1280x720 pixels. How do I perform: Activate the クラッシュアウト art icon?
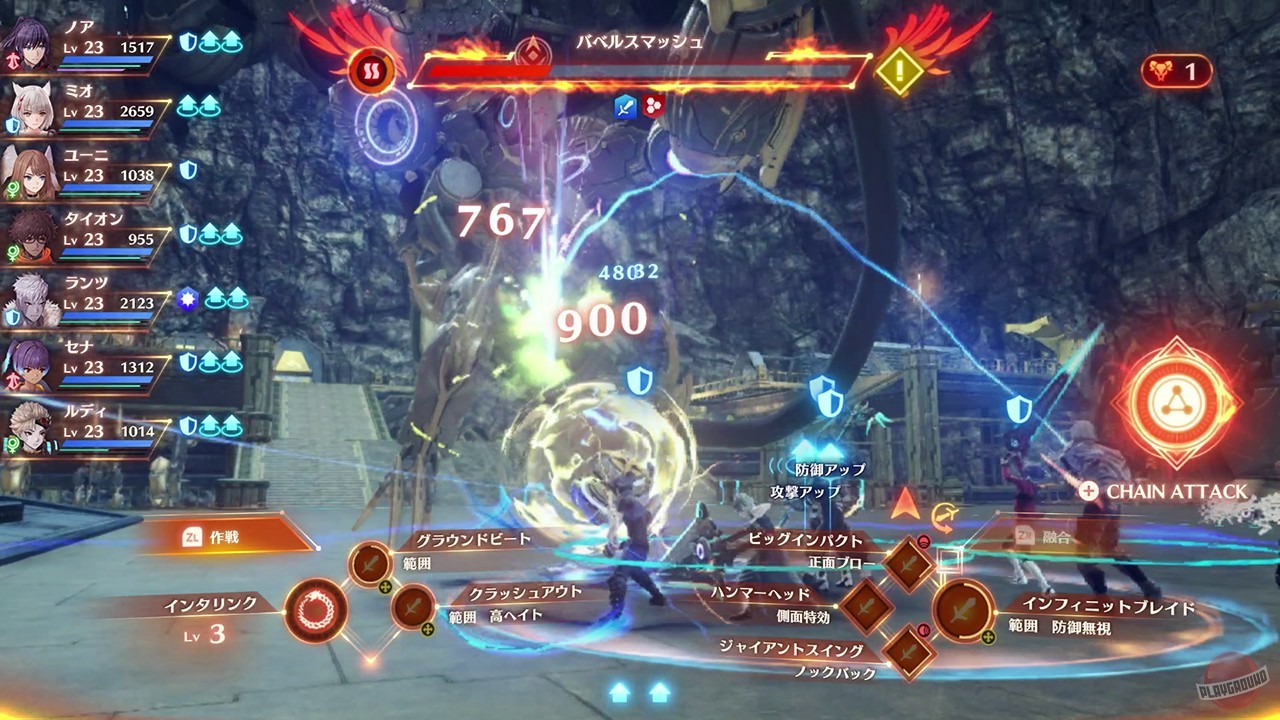tap(415, 607)
